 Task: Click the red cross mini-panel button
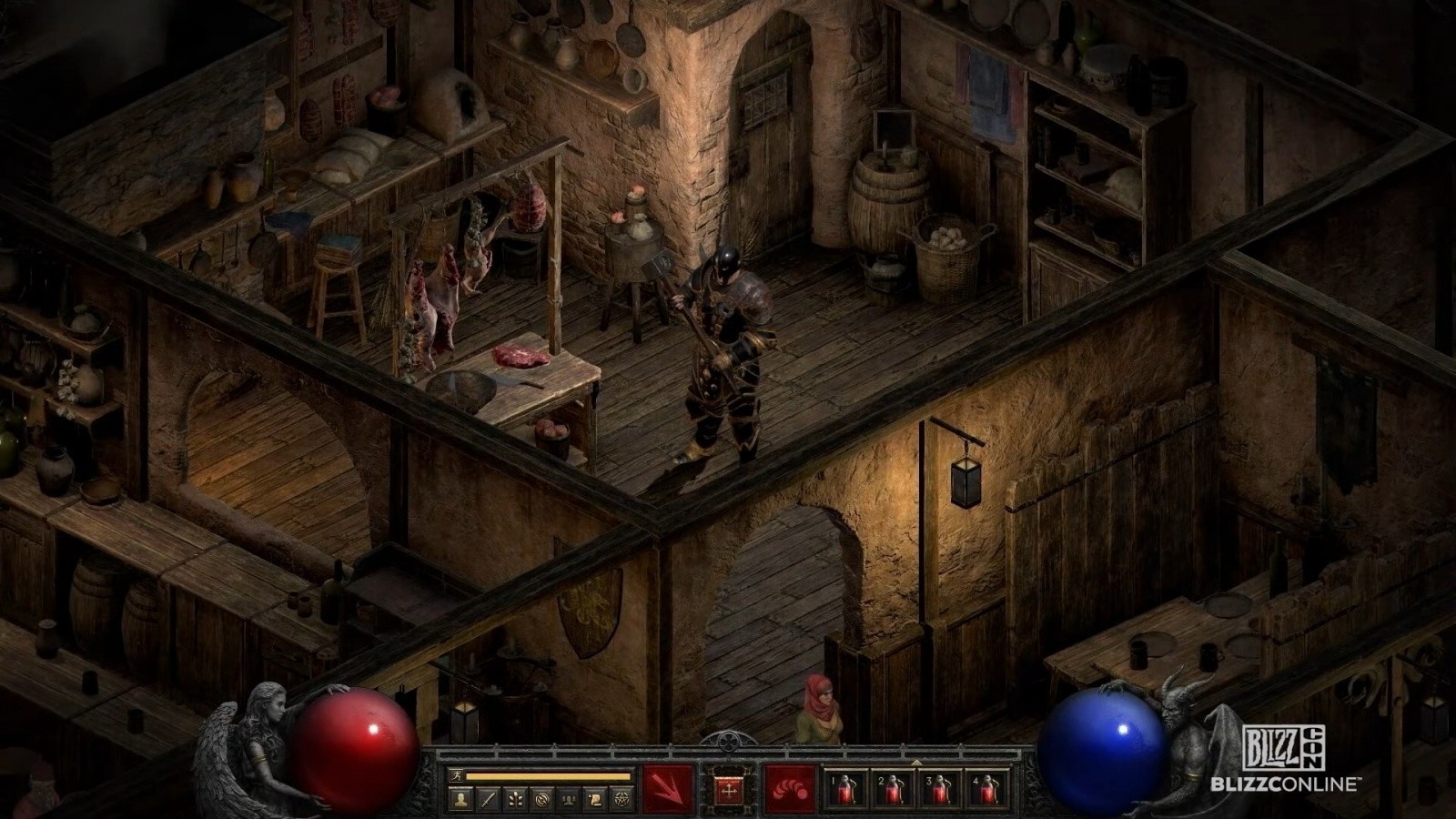[729, 789]
